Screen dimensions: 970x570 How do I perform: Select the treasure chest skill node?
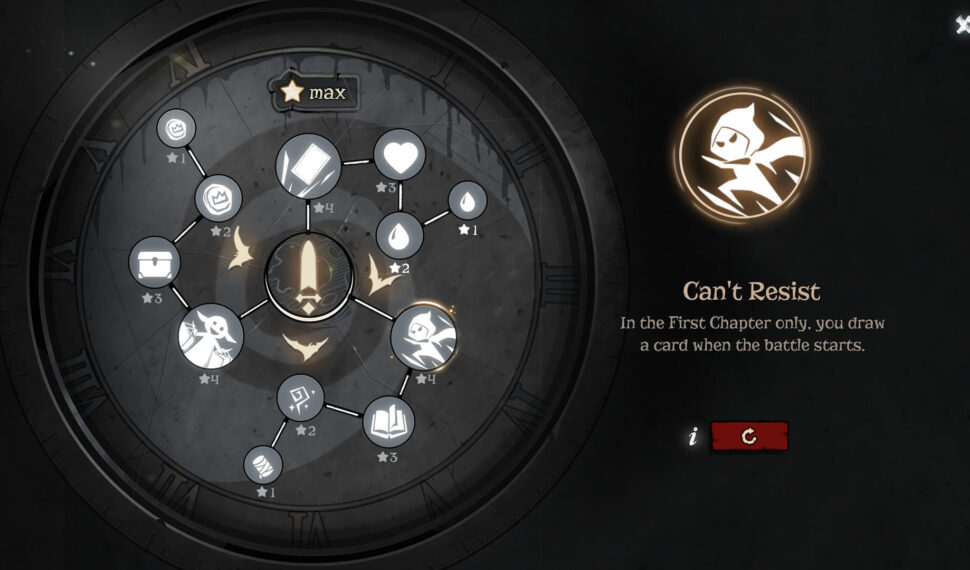(x=155, y=263)
